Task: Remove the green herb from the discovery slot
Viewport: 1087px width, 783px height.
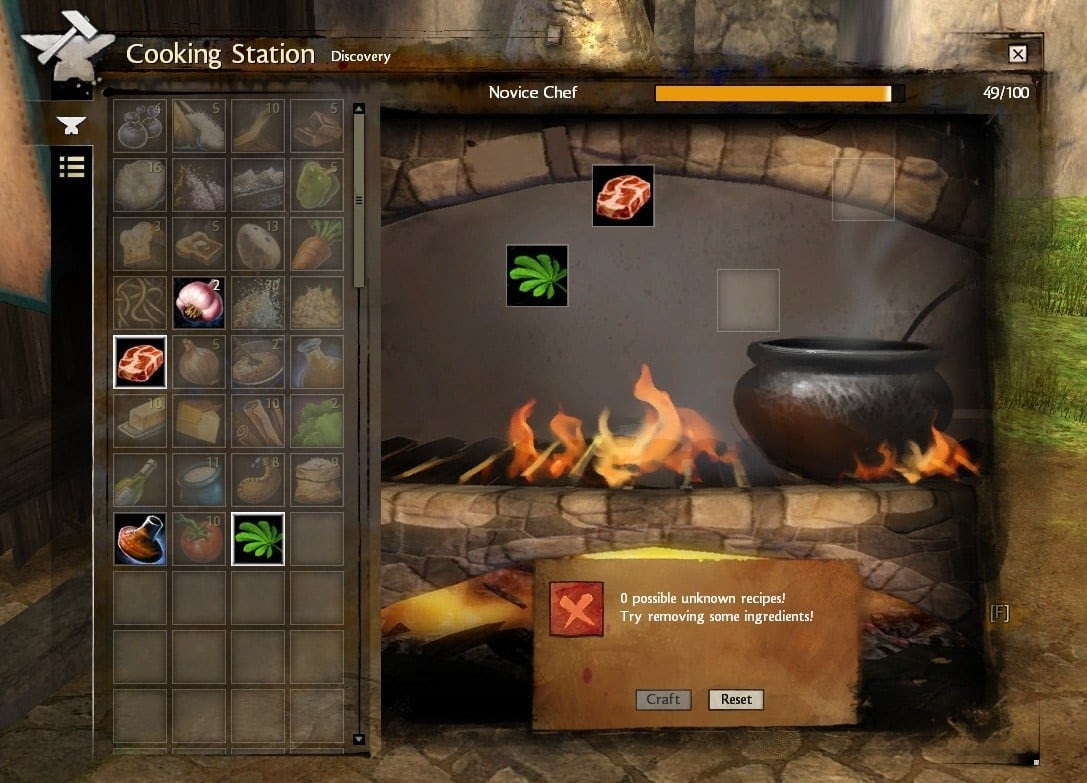Action: tap(537, 275)
